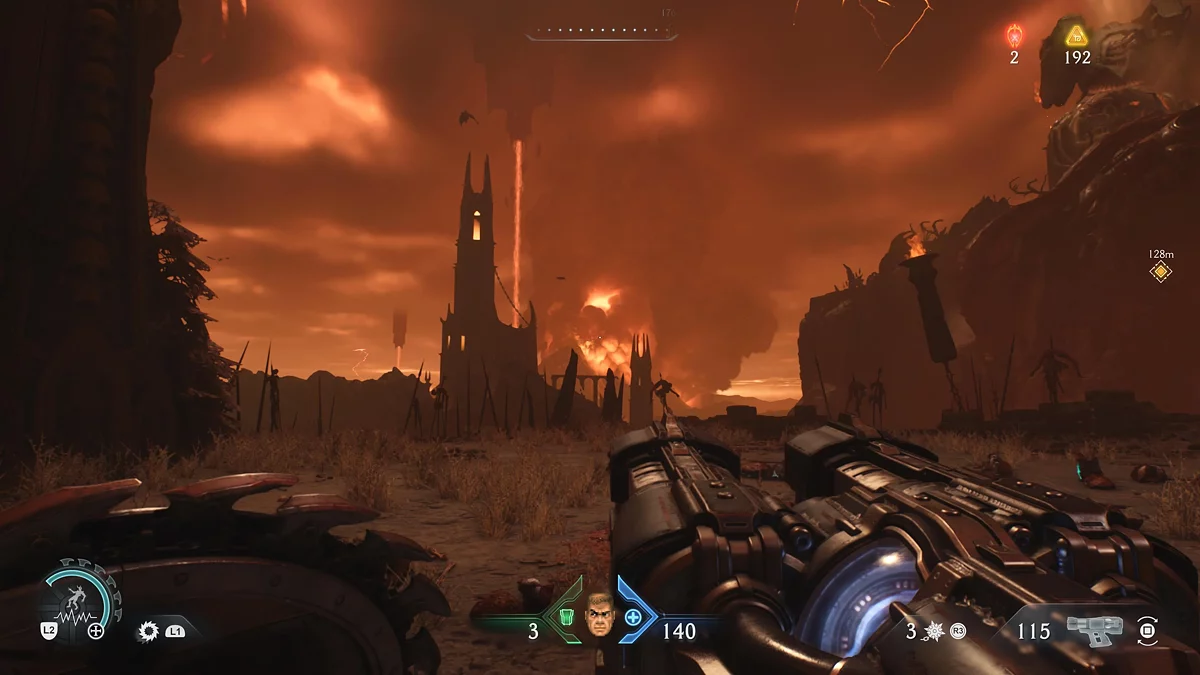The width and height of the screenshot is (1200, 675).
Task: Open the gold triangle currency icon
Action: (x=1077, y=36)
